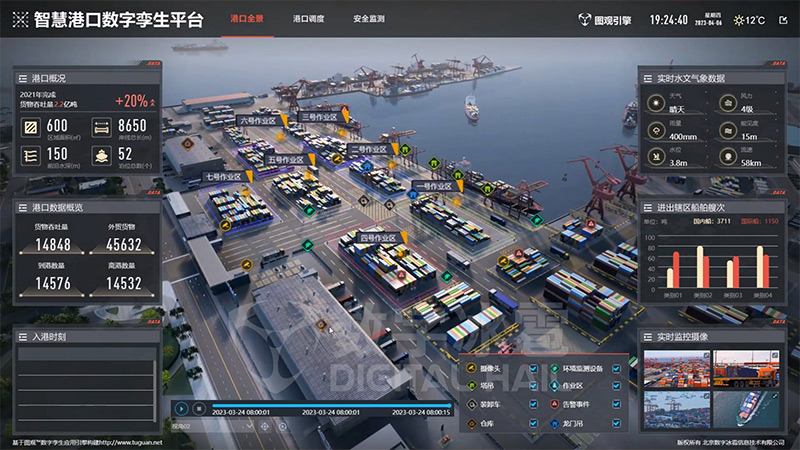Click the 一号作业区 zone marker

tap(433, 186)
